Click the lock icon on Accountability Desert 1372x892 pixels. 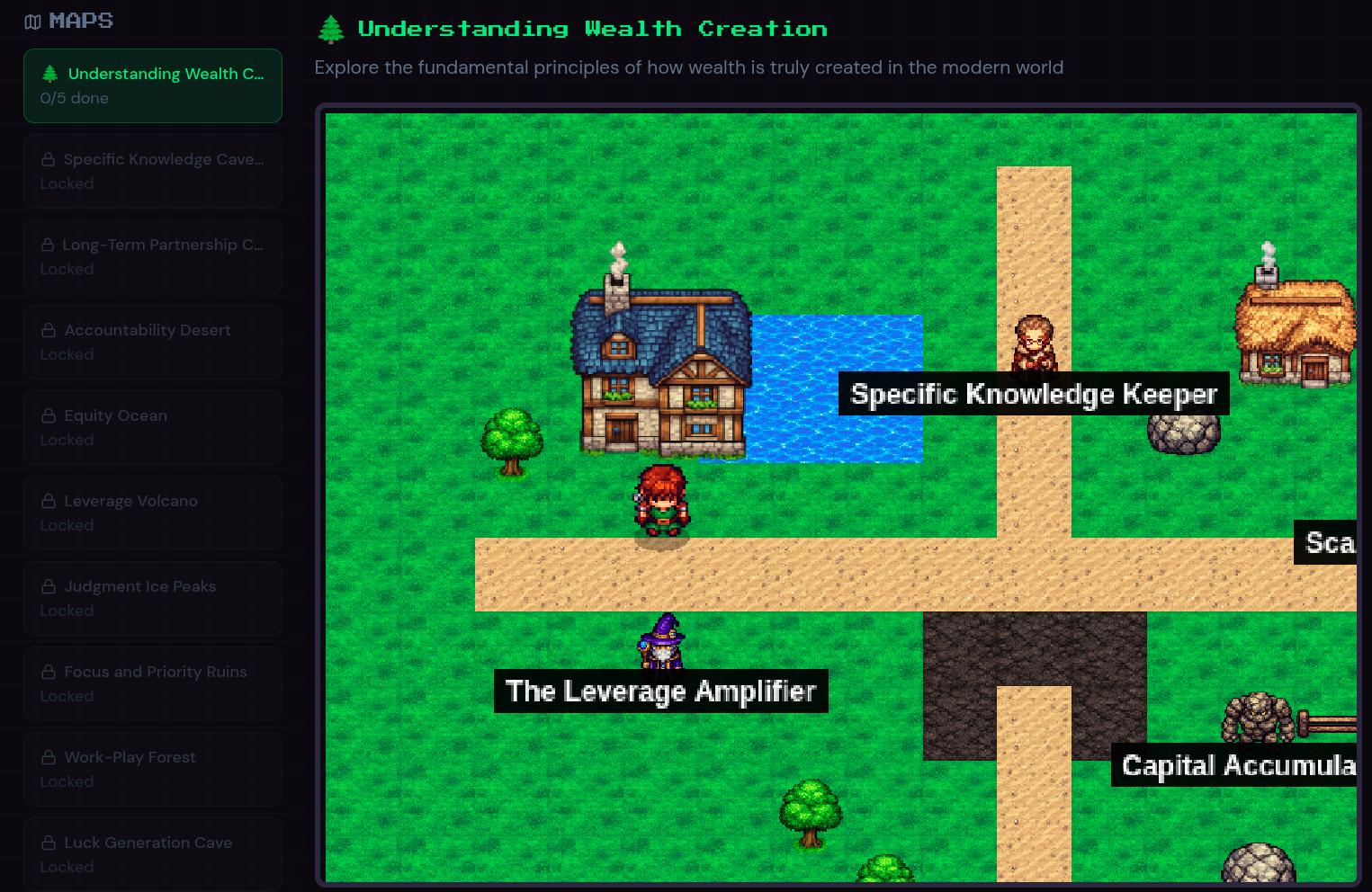pos(48,329)
